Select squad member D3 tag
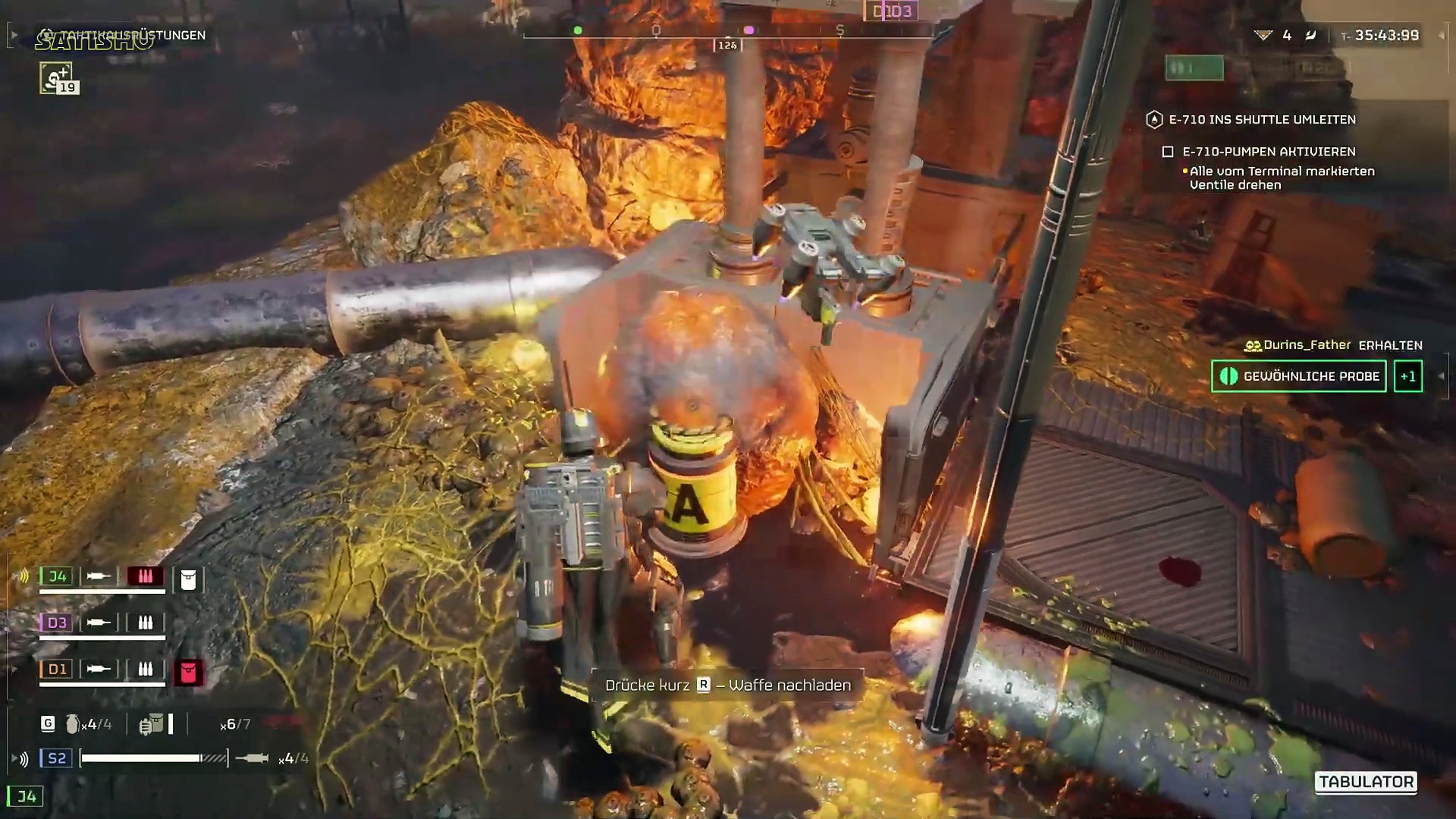 click(x=57, y=623)
